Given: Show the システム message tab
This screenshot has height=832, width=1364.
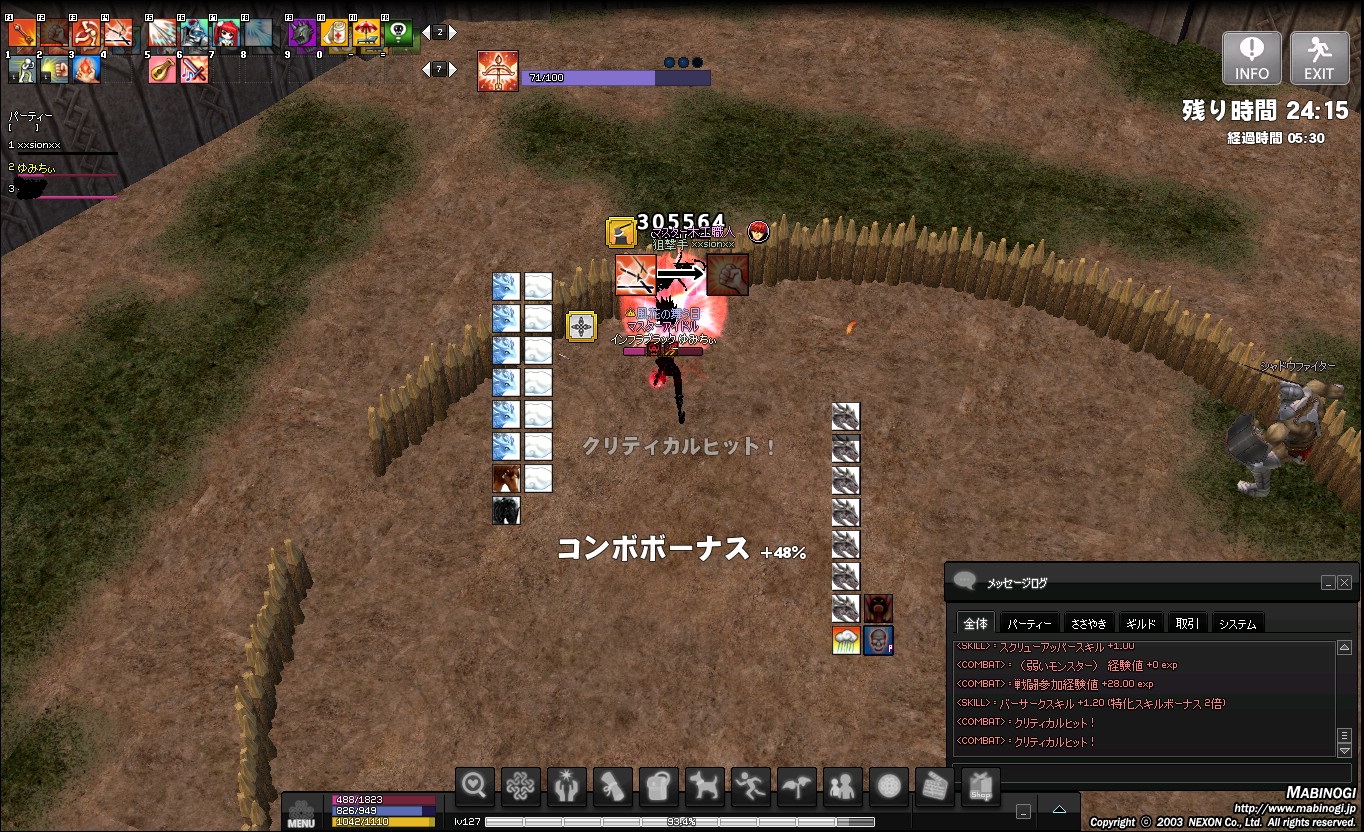Looking at the screenshot, I should [1237, 624].
